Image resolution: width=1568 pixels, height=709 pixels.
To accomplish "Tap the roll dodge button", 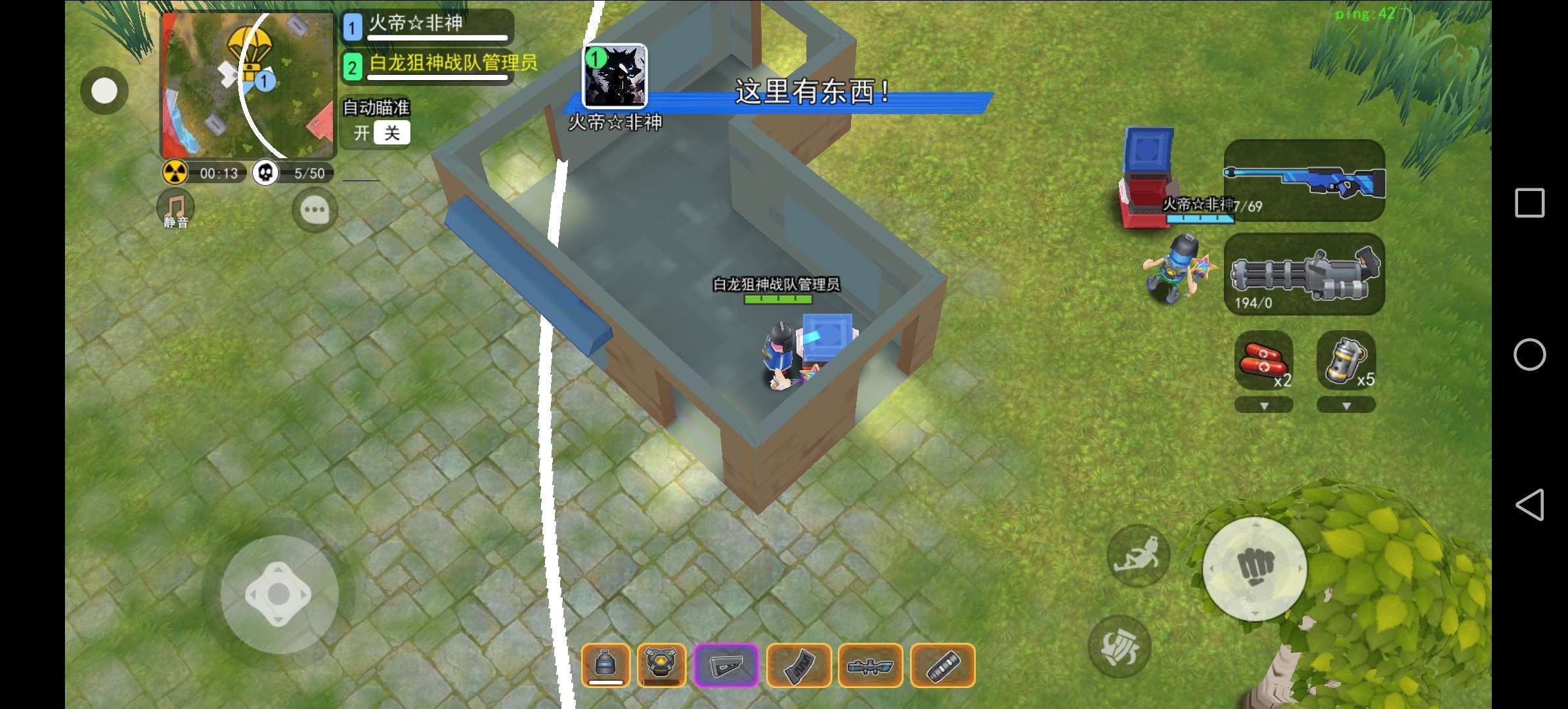I will 1120,647.
